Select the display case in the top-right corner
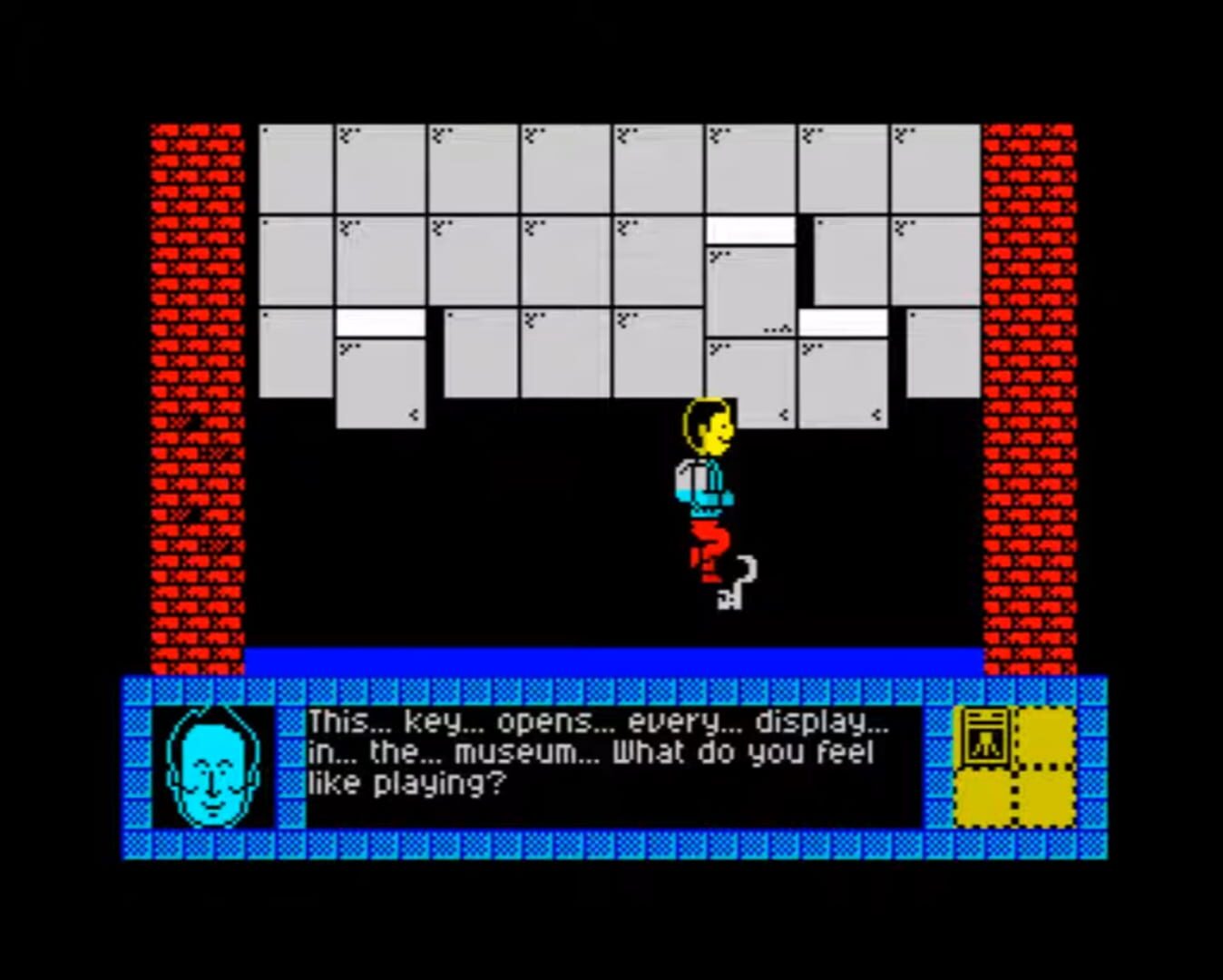 point(934,168)
